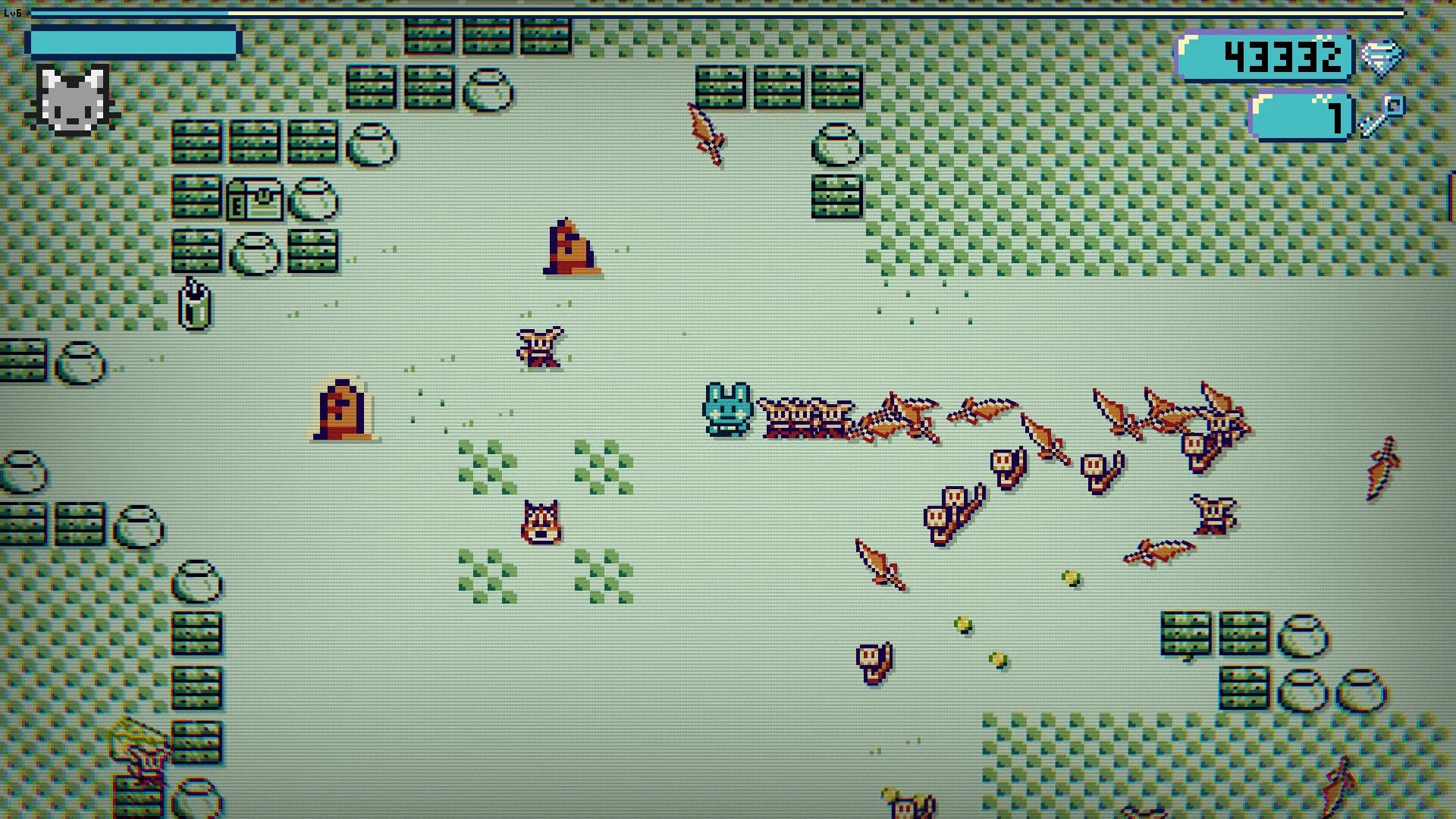Select the gray cat character portrait
1456x819 pixels.
(x=72, y=99)
